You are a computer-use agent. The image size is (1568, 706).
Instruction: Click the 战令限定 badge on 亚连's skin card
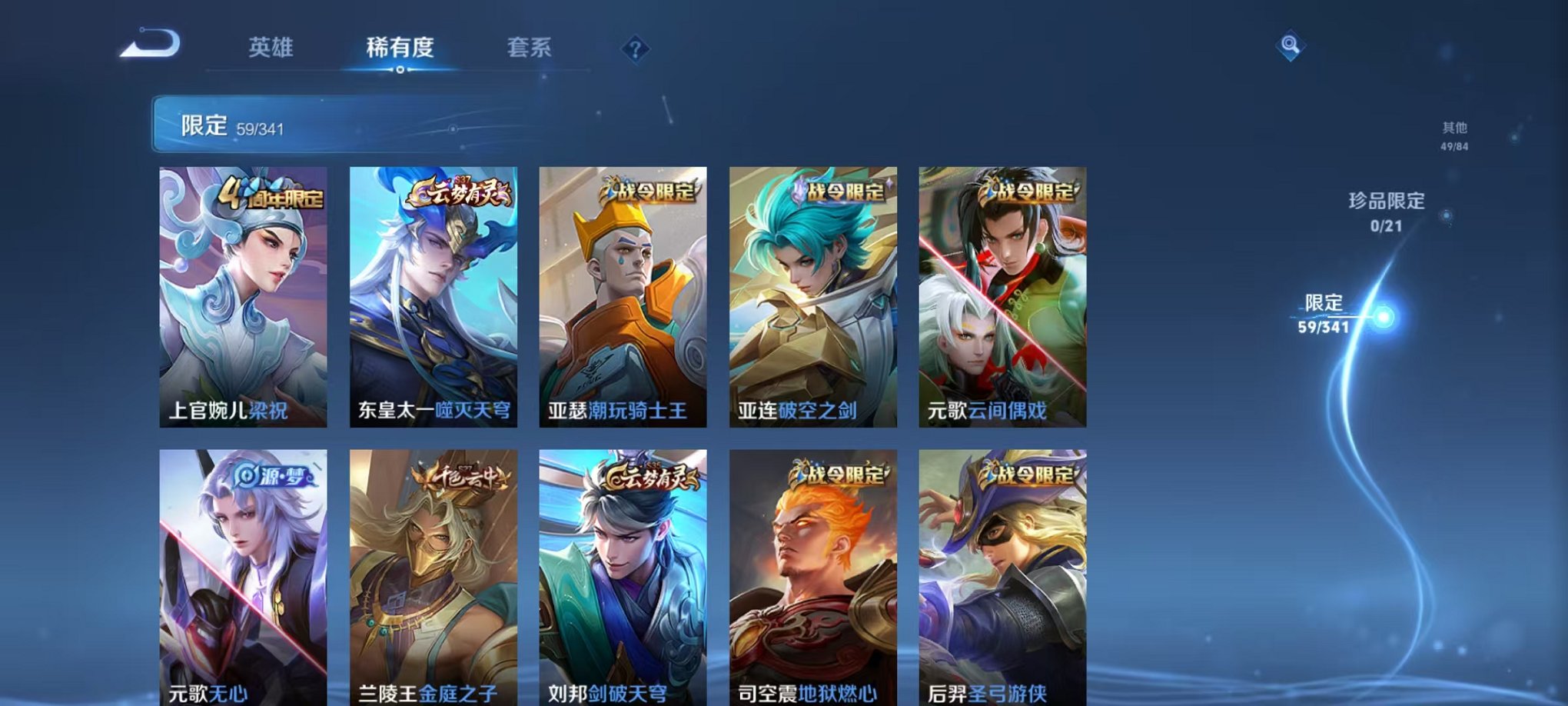(x=835, y=195)
